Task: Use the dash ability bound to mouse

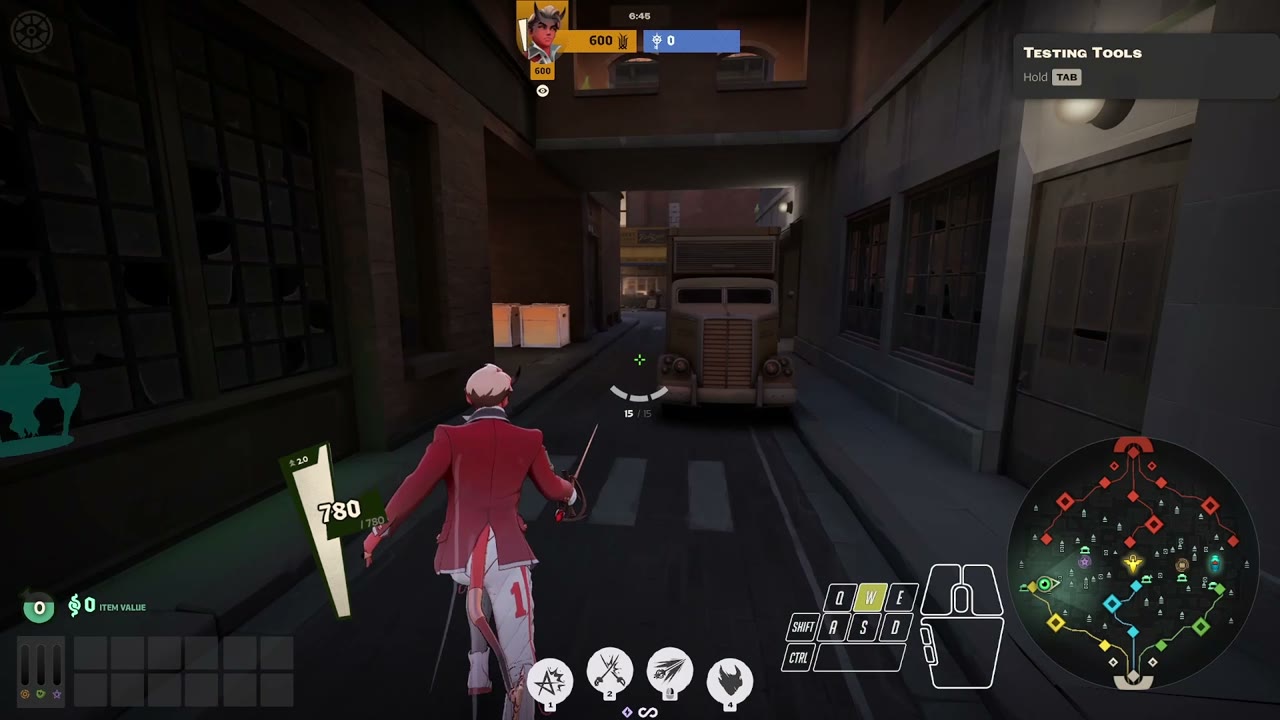Action: click(x=669, y=672)
